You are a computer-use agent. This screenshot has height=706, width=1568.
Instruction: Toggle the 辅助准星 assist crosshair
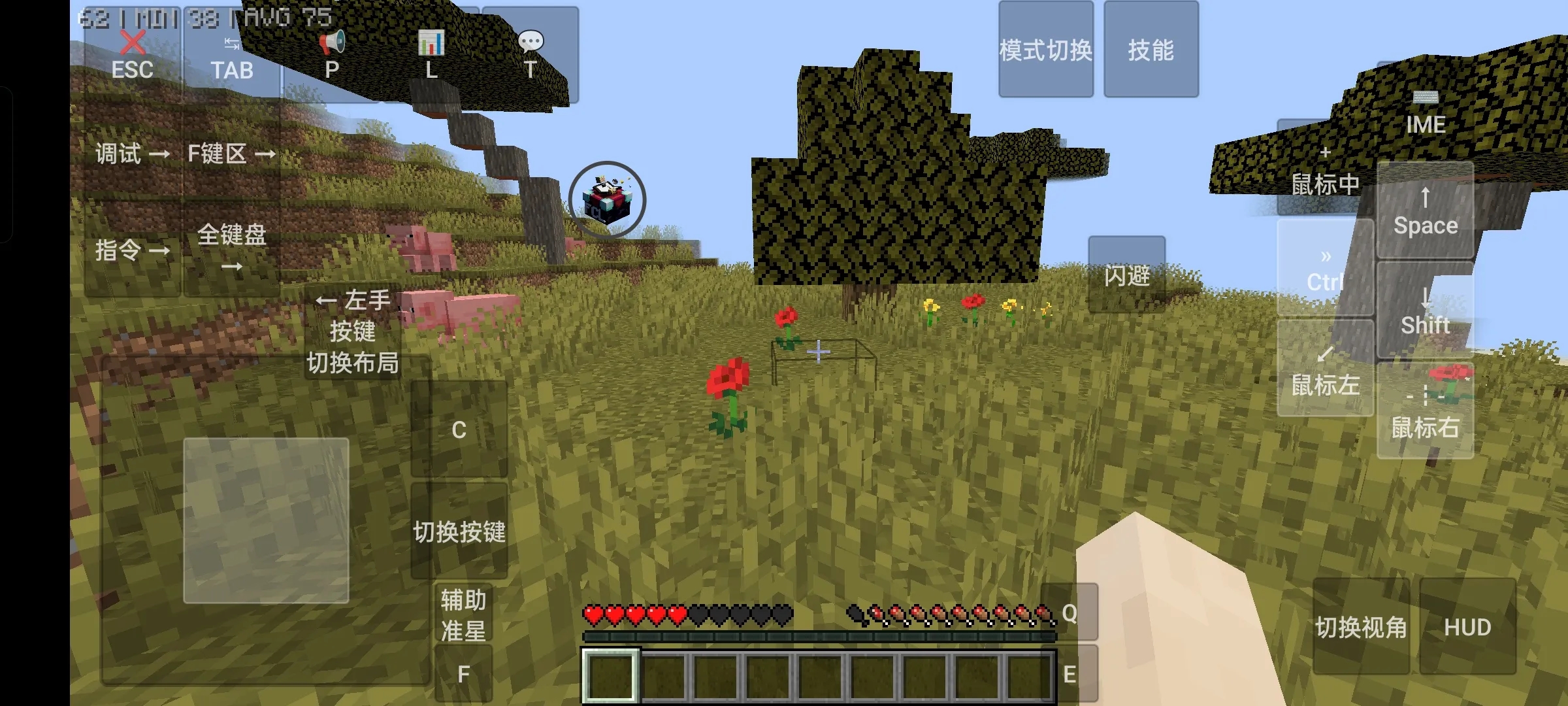463,614
